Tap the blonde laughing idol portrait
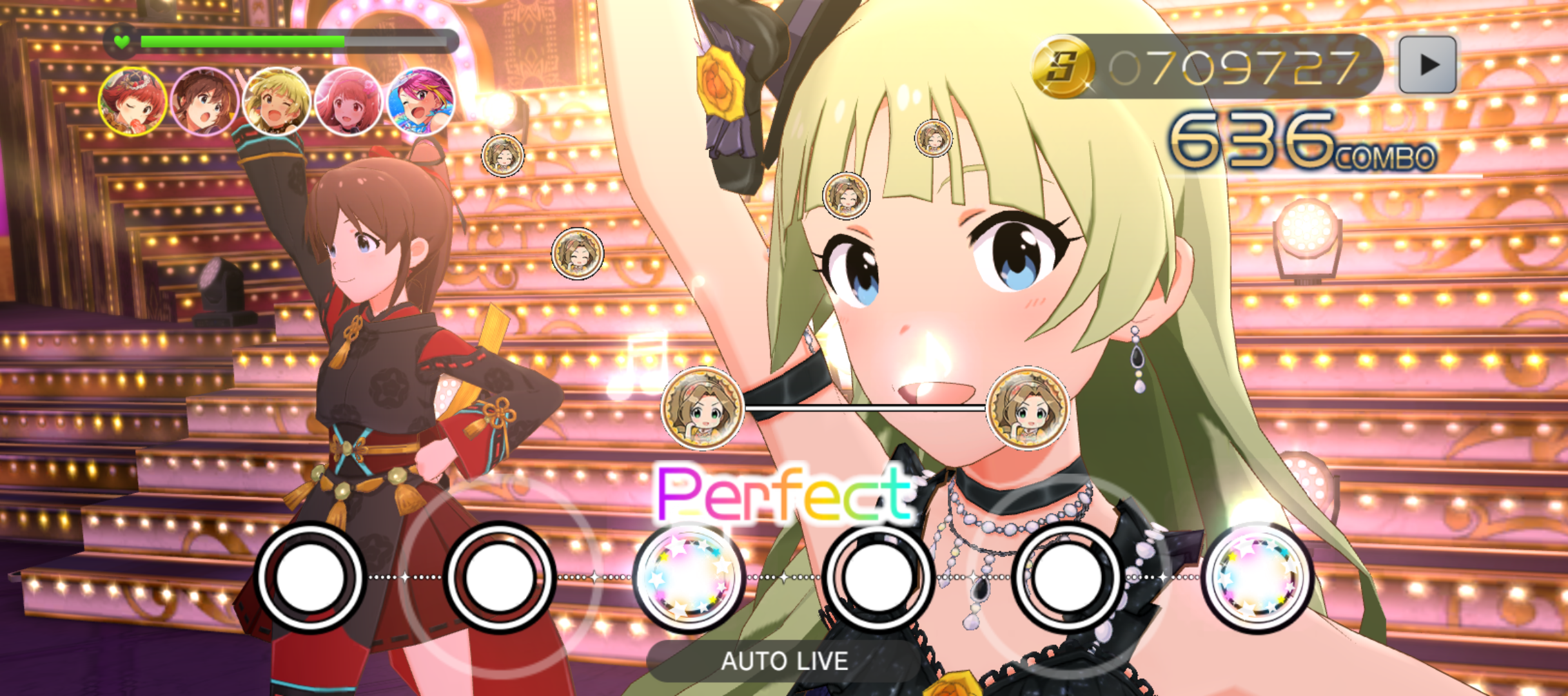 click(277, 102)
